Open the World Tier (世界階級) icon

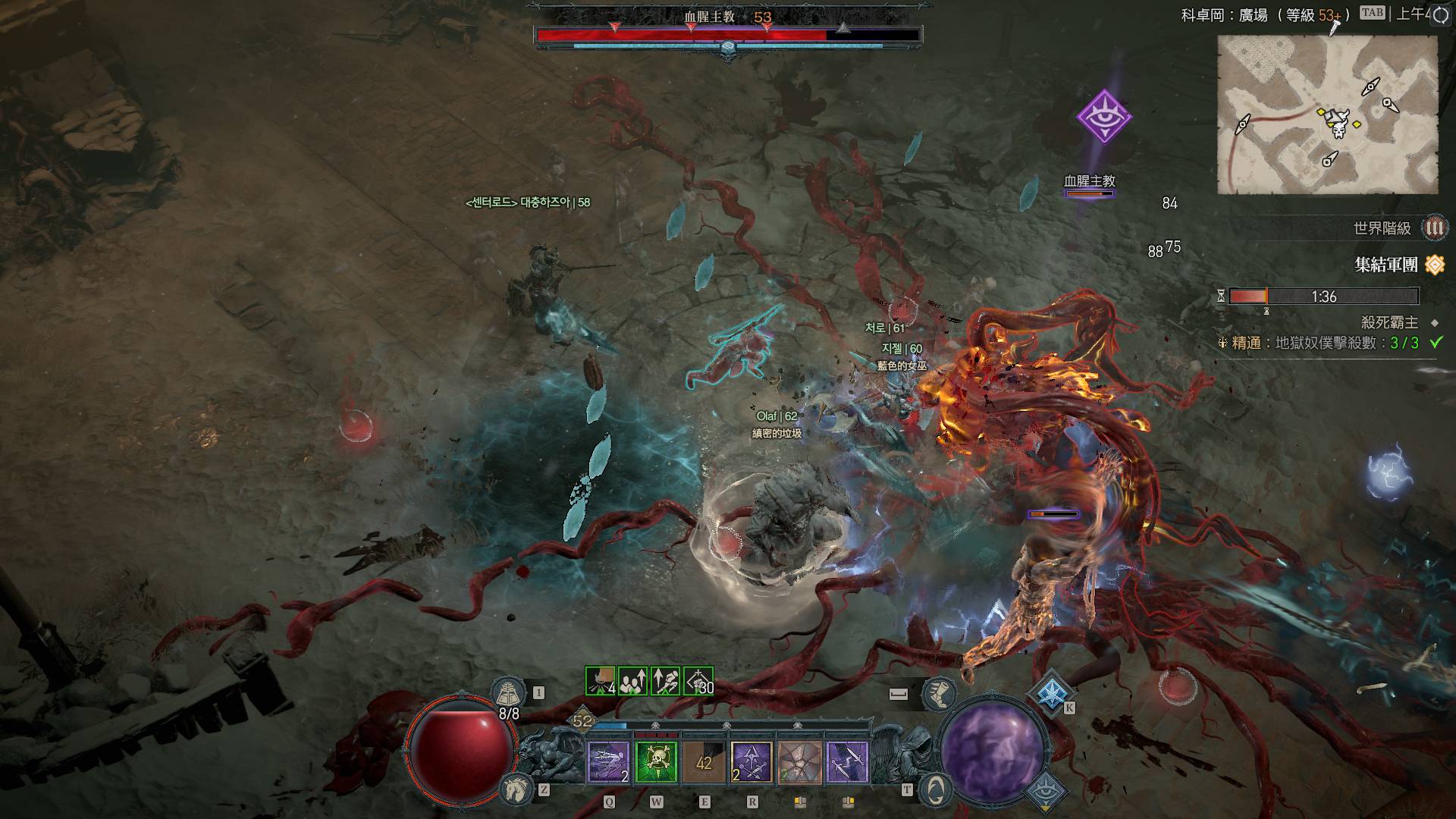1434,227
